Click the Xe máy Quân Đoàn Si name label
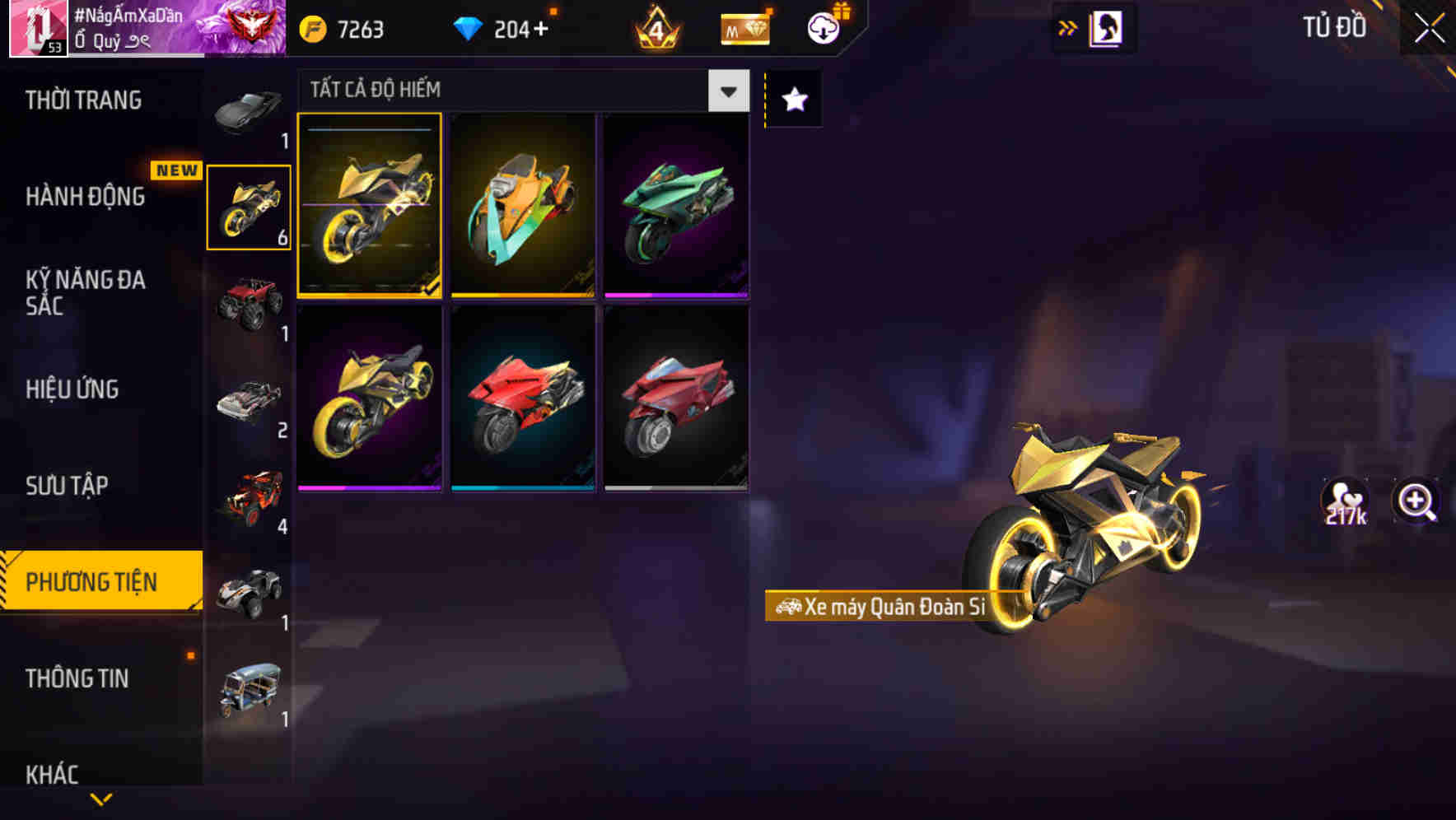1456x820 pixels. tap(885, 608)
